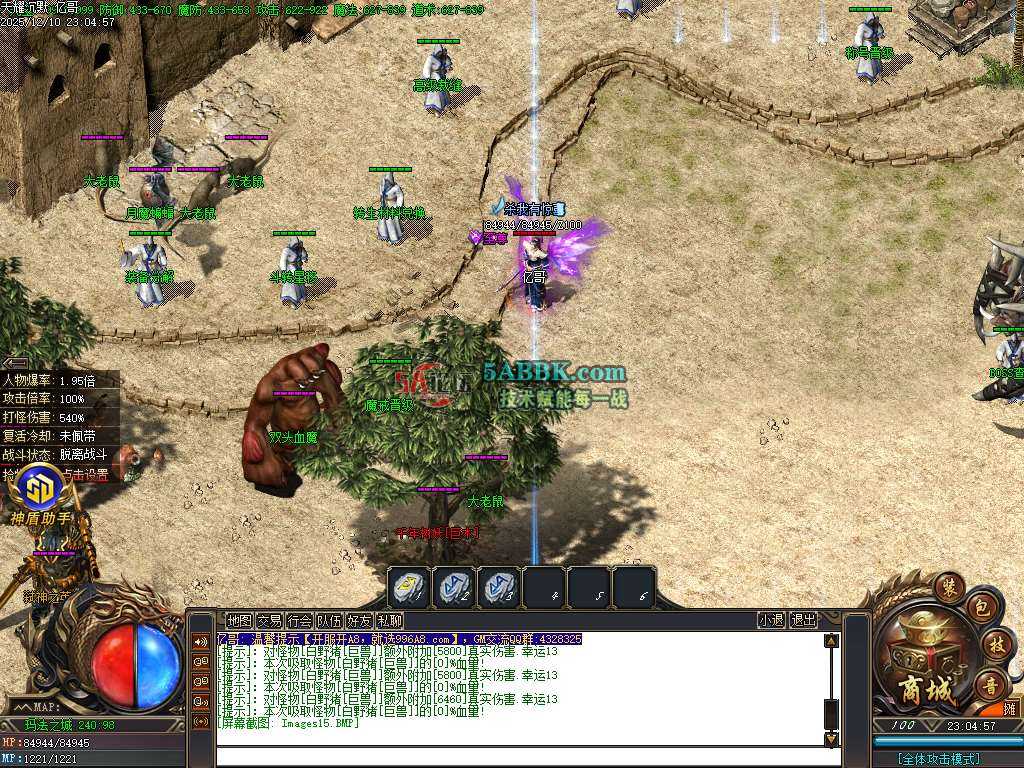
Task: Open the 好友 friends tab
Action: pos(359,621)
